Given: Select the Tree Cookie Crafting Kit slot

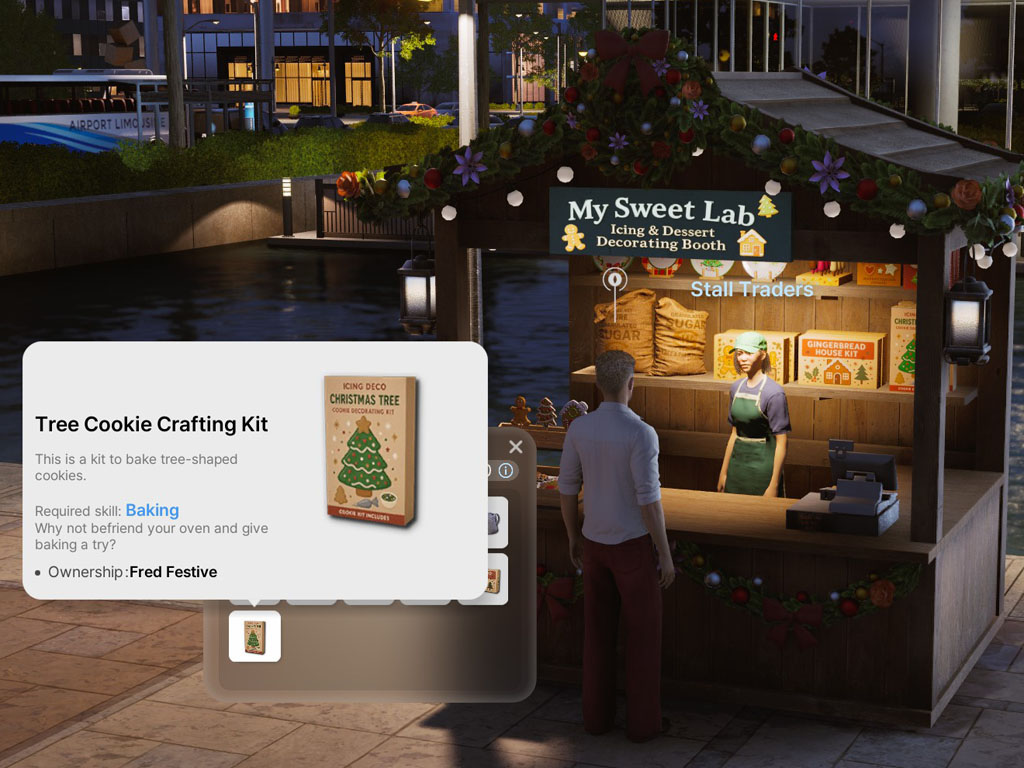Looking at the screenshot, I should click(x=255, y=636).
